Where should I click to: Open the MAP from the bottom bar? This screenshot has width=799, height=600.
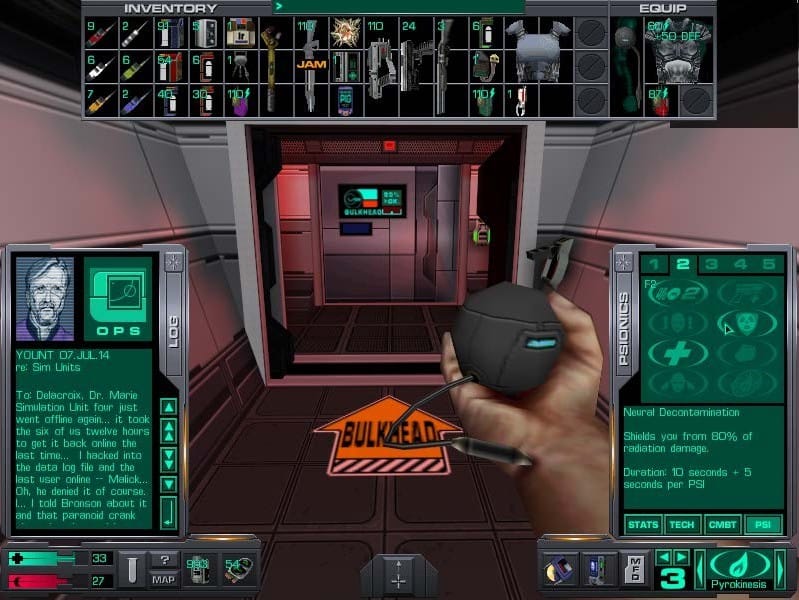(165, 579)
